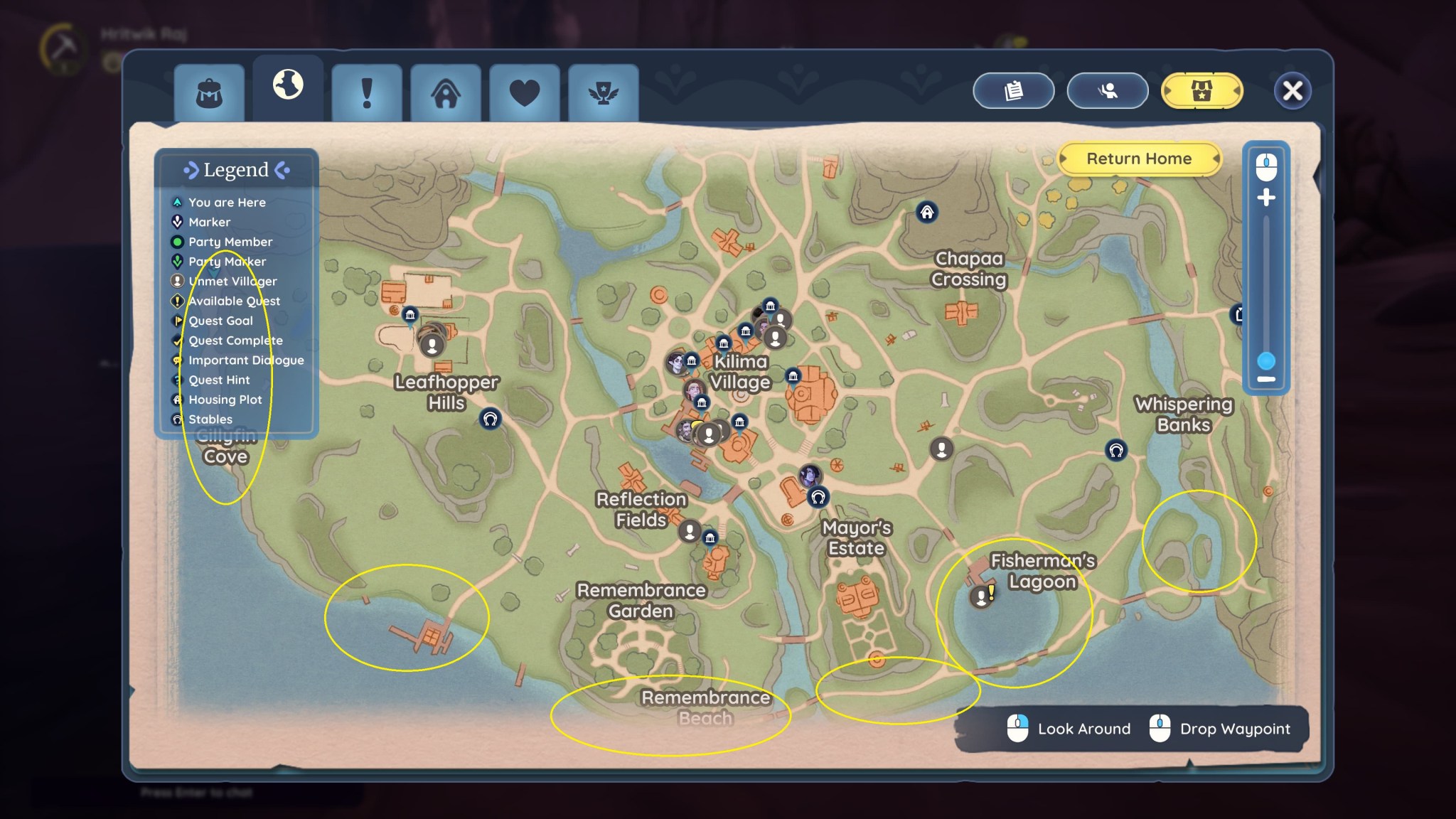The image size is (1456, 819).
Task: Select the quest villager marker at Fisherman's Lagoon
Action: click(x=981, y=596)
